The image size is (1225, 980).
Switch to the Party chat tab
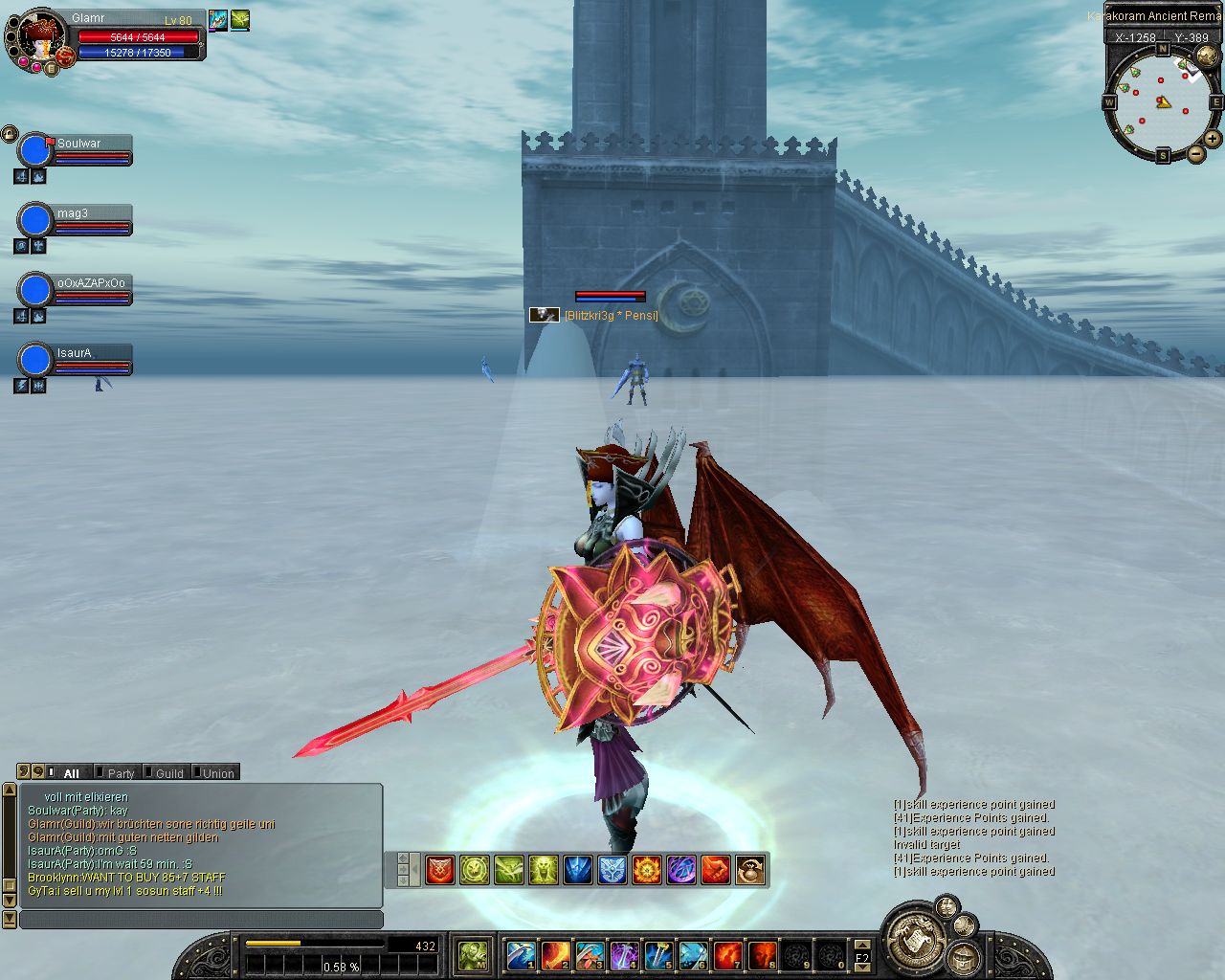pos(119,773)
